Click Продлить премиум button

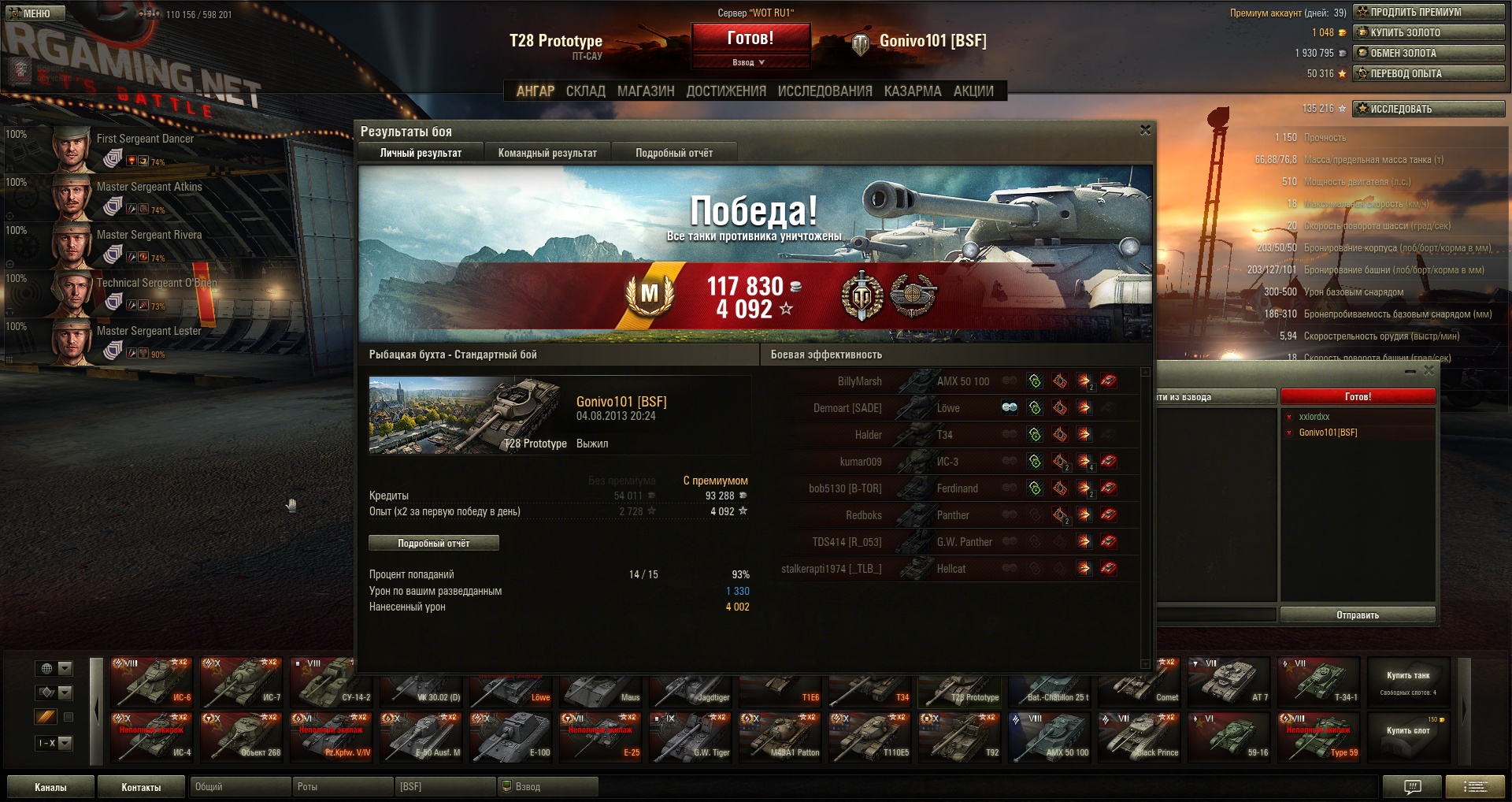click(x=1429, y=12)
